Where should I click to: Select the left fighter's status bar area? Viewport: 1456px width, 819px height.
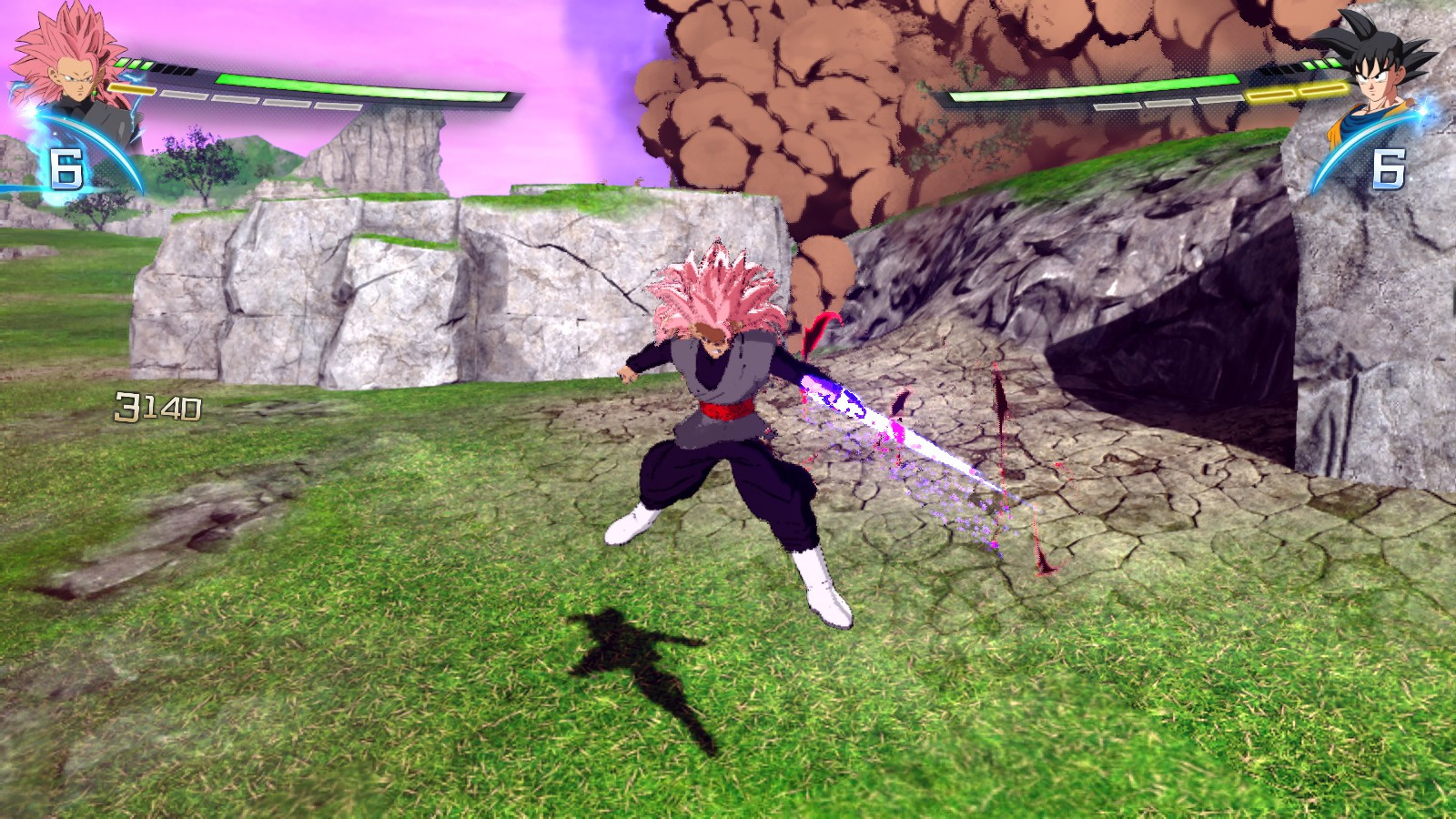318,82
